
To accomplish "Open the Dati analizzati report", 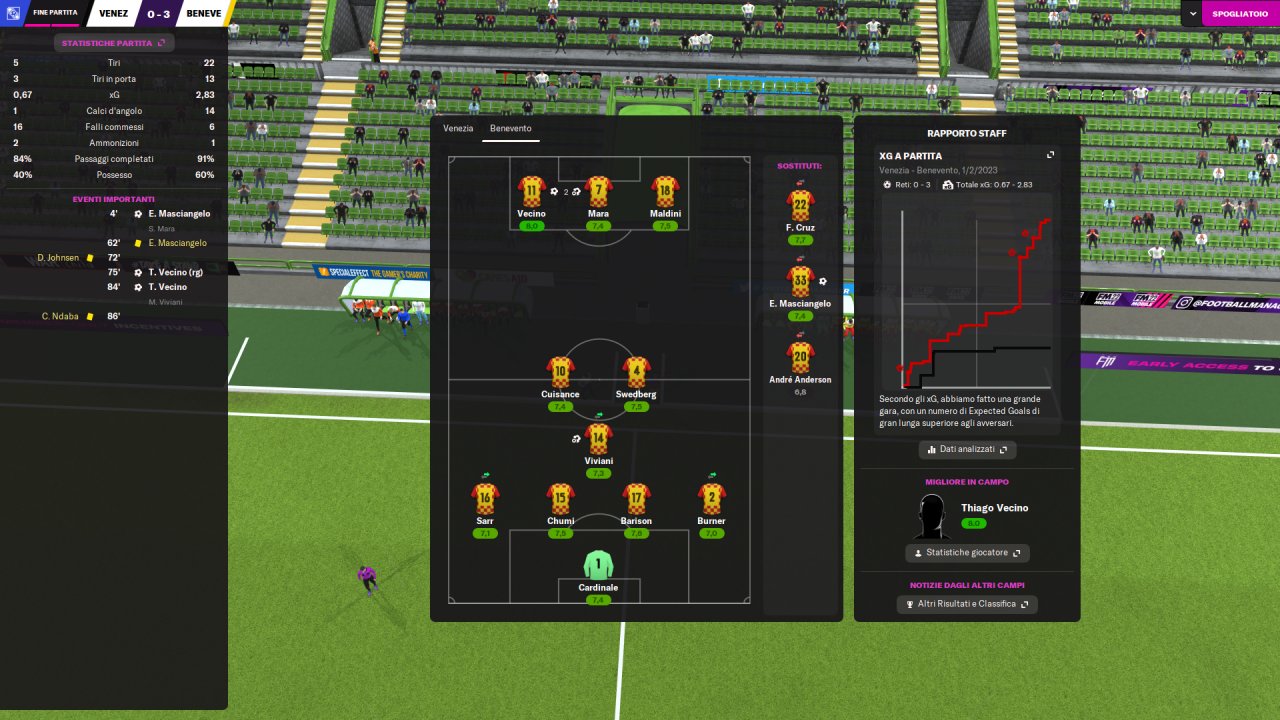I will coord(967,450).
